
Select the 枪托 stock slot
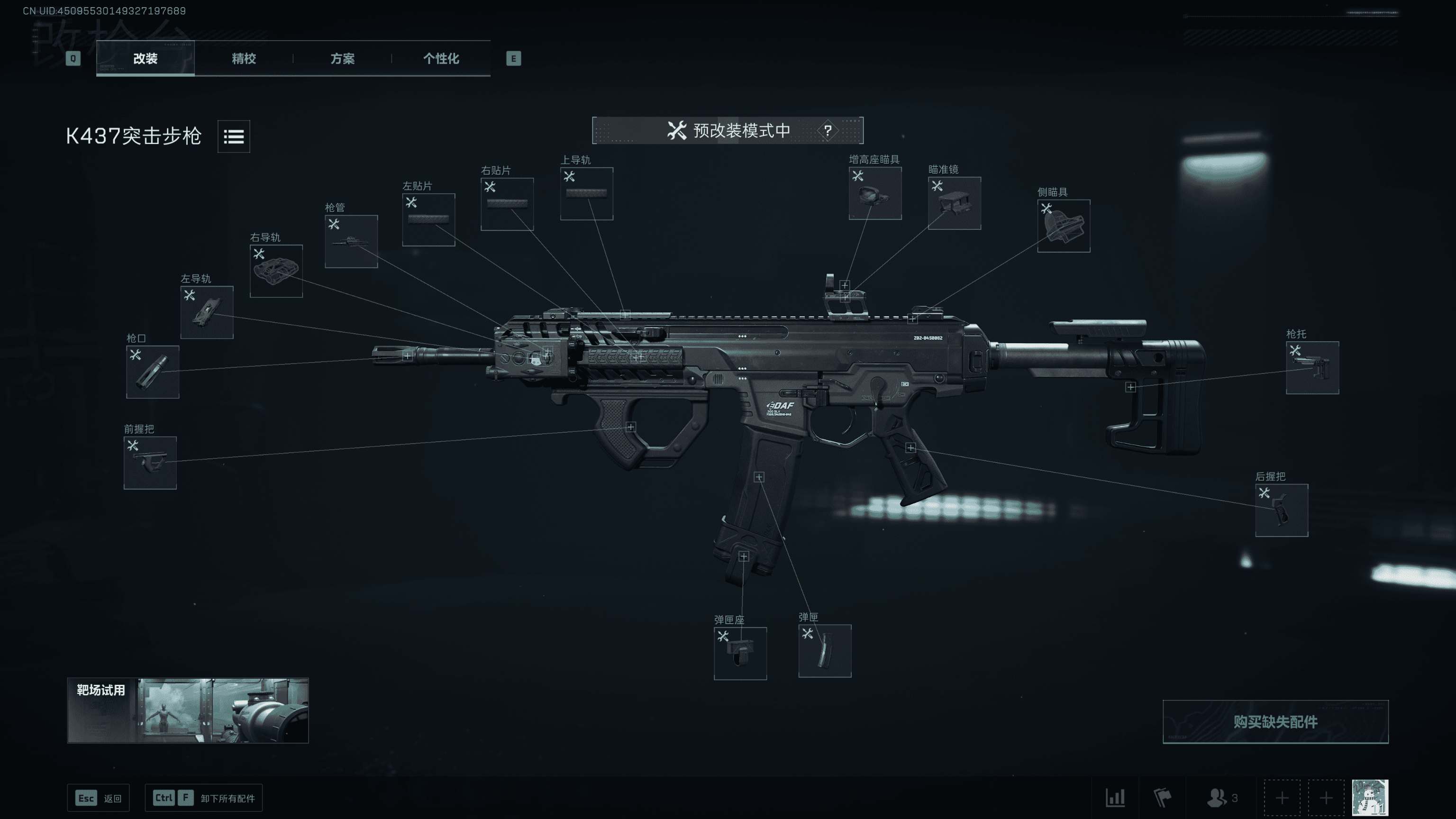(x=1312, y=367)
